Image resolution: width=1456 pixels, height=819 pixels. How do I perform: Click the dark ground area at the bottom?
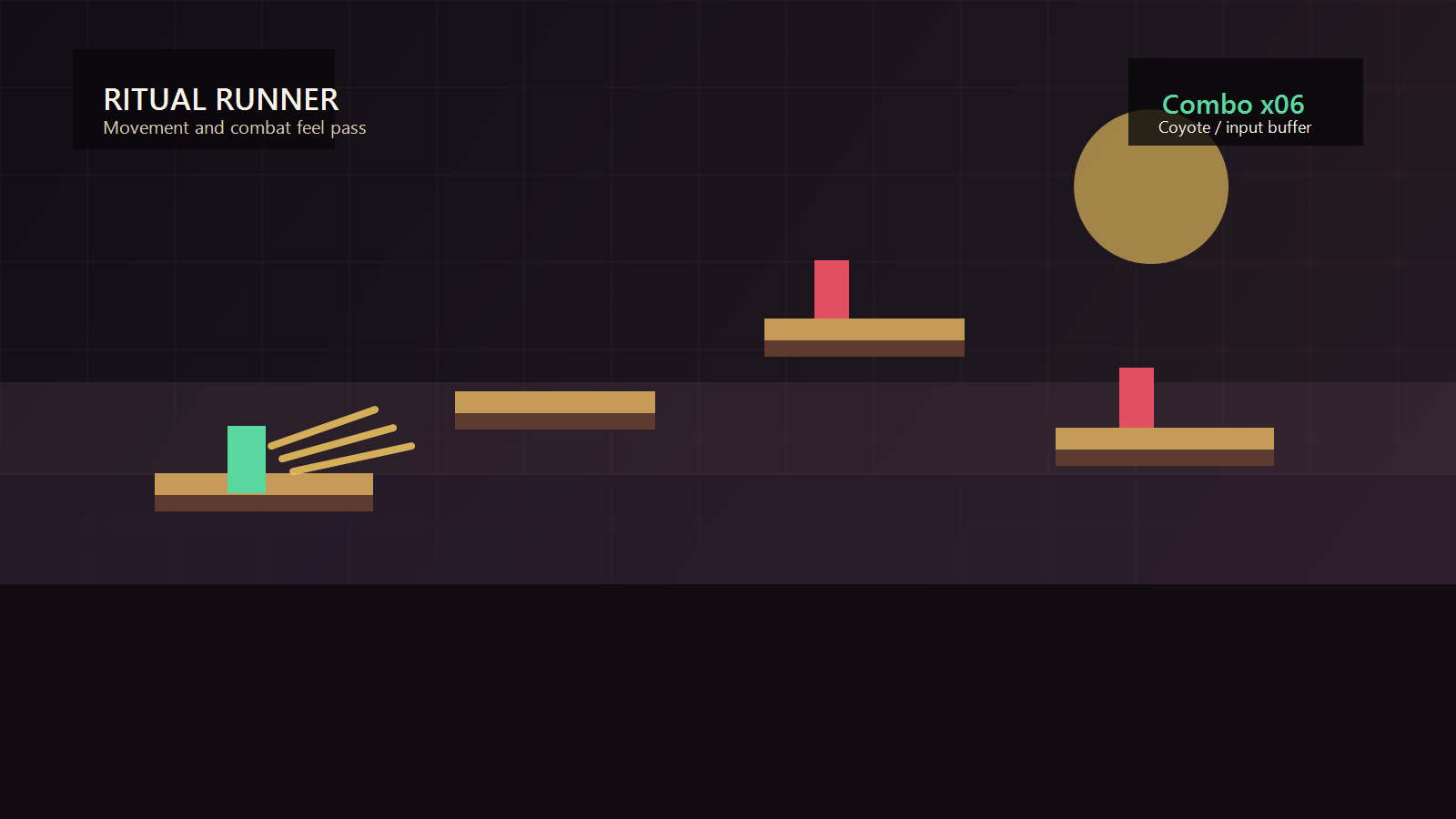point(728,710)
